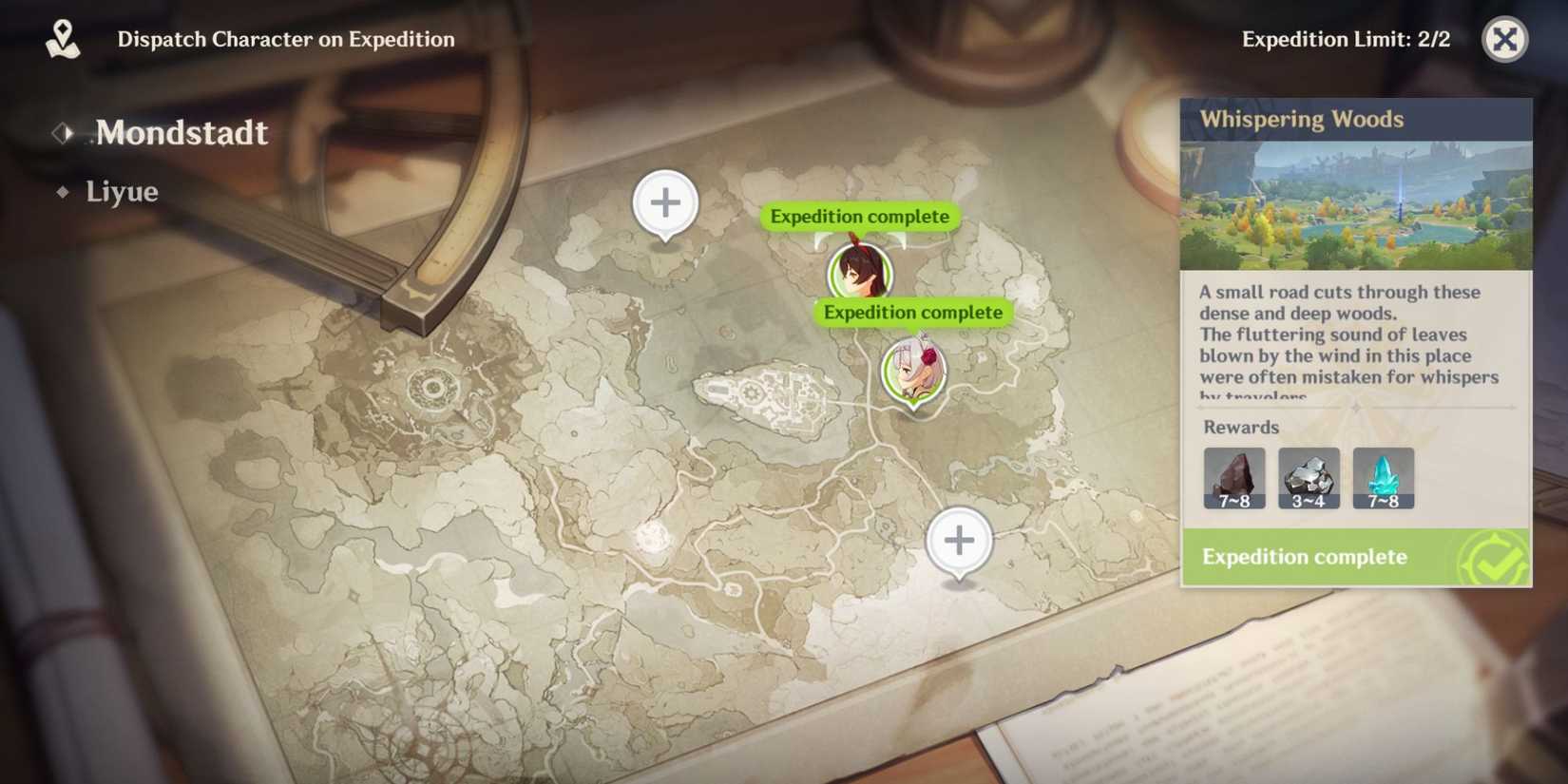Close the expedition dispatch screen

(1504, 41)
